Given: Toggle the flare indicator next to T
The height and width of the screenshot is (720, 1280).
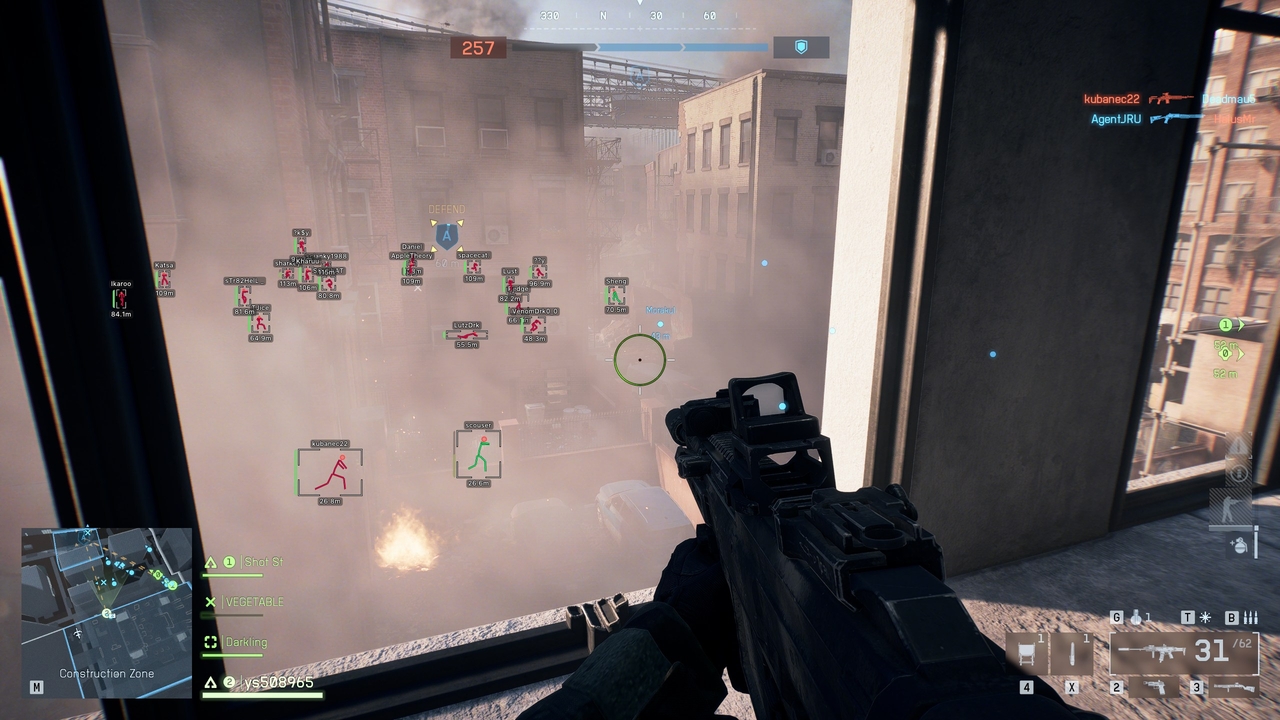Looking at the screenshot, I should click(1204, 617).
